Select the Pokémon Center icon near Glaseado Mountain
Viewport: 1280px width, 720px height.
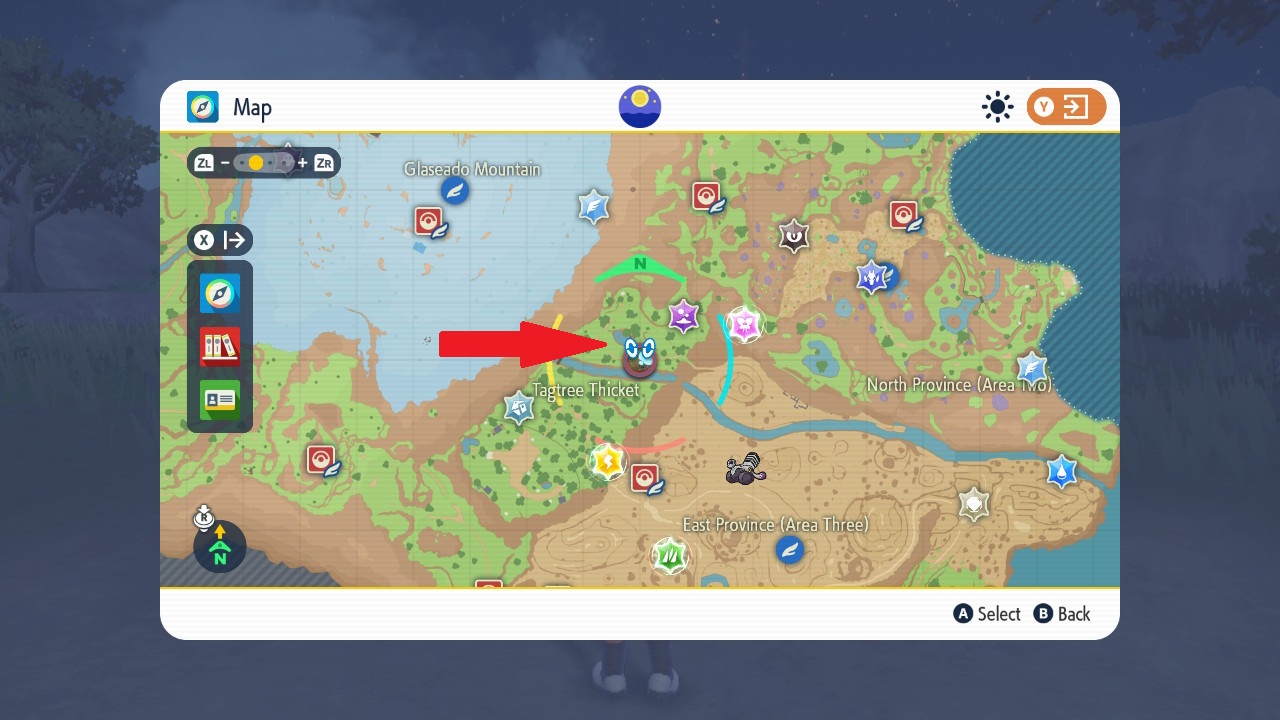click(426, 222)
